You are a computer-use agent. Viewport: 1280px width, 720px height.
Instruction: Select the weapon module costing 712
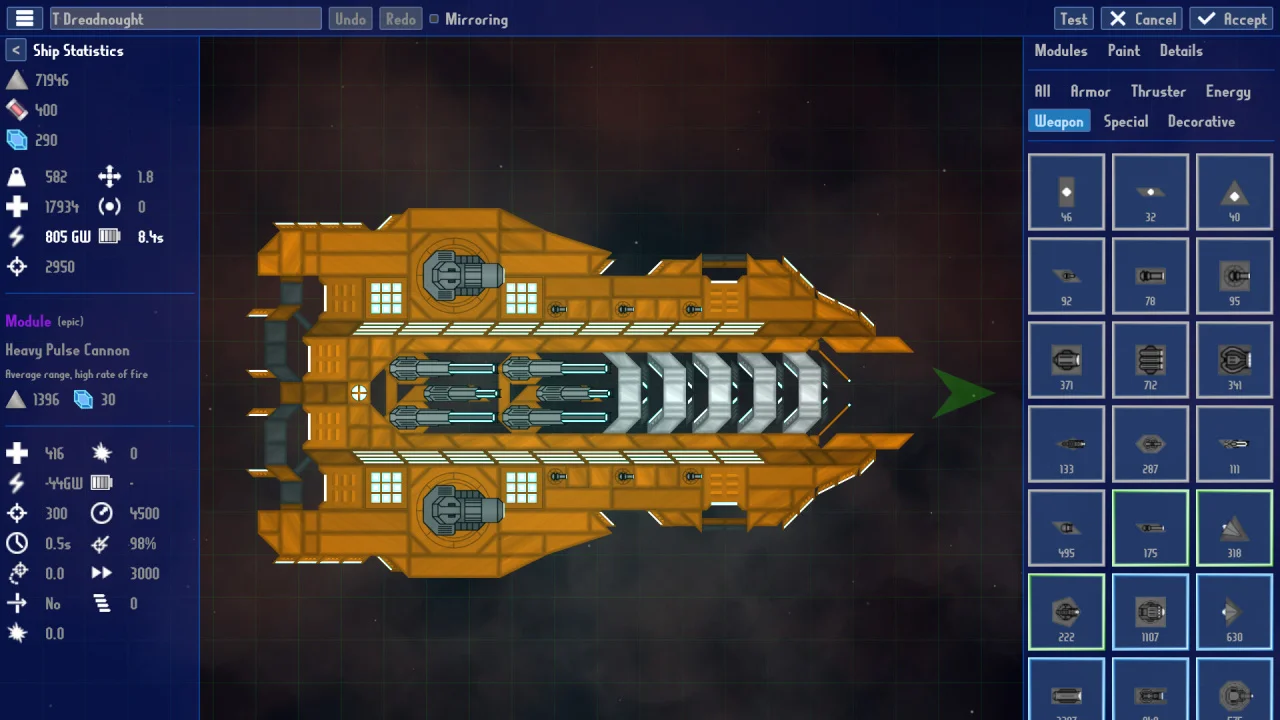(x=1150, y=360)
